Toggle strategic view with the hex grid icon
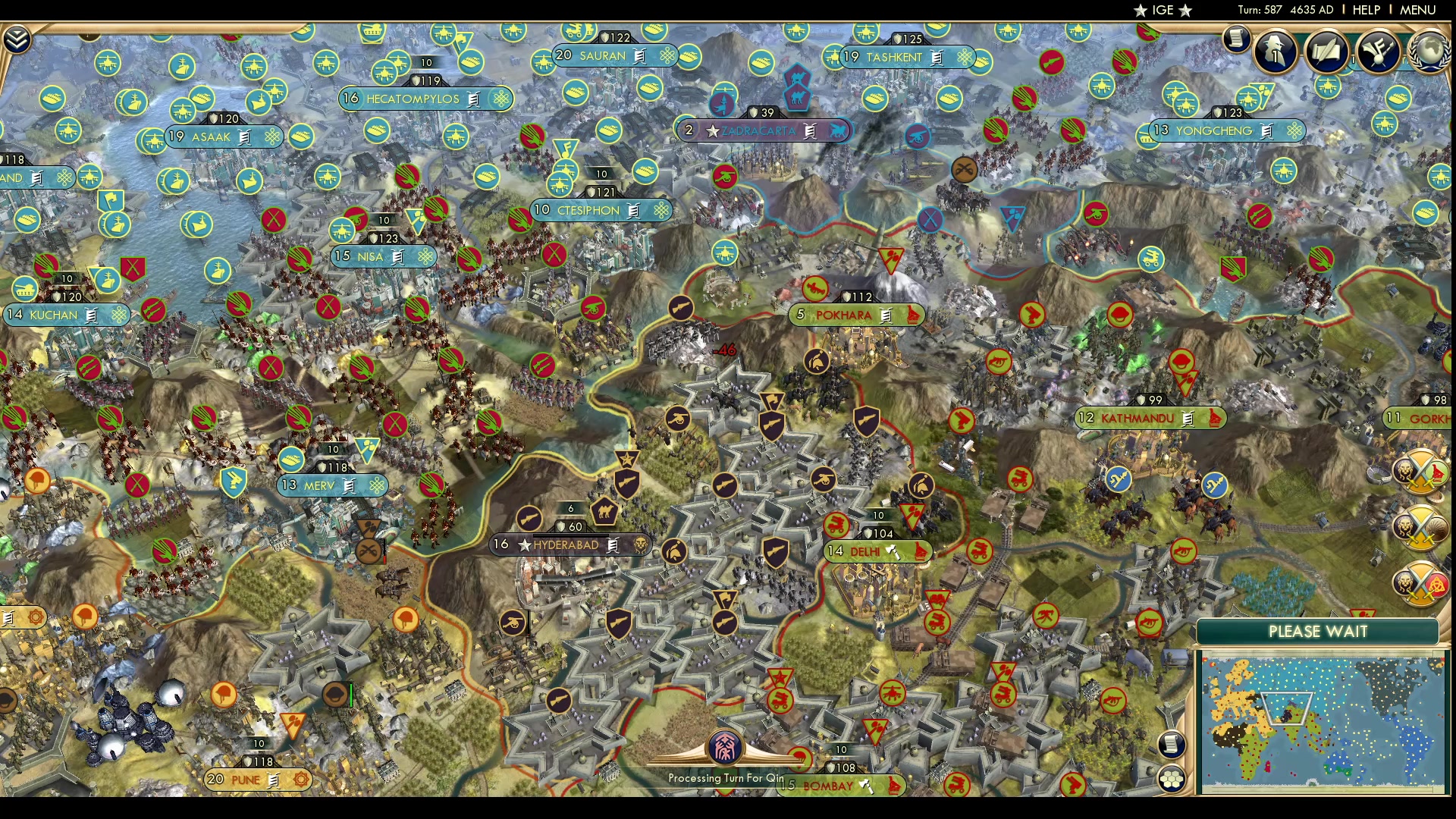 [x=1172, y=780]
